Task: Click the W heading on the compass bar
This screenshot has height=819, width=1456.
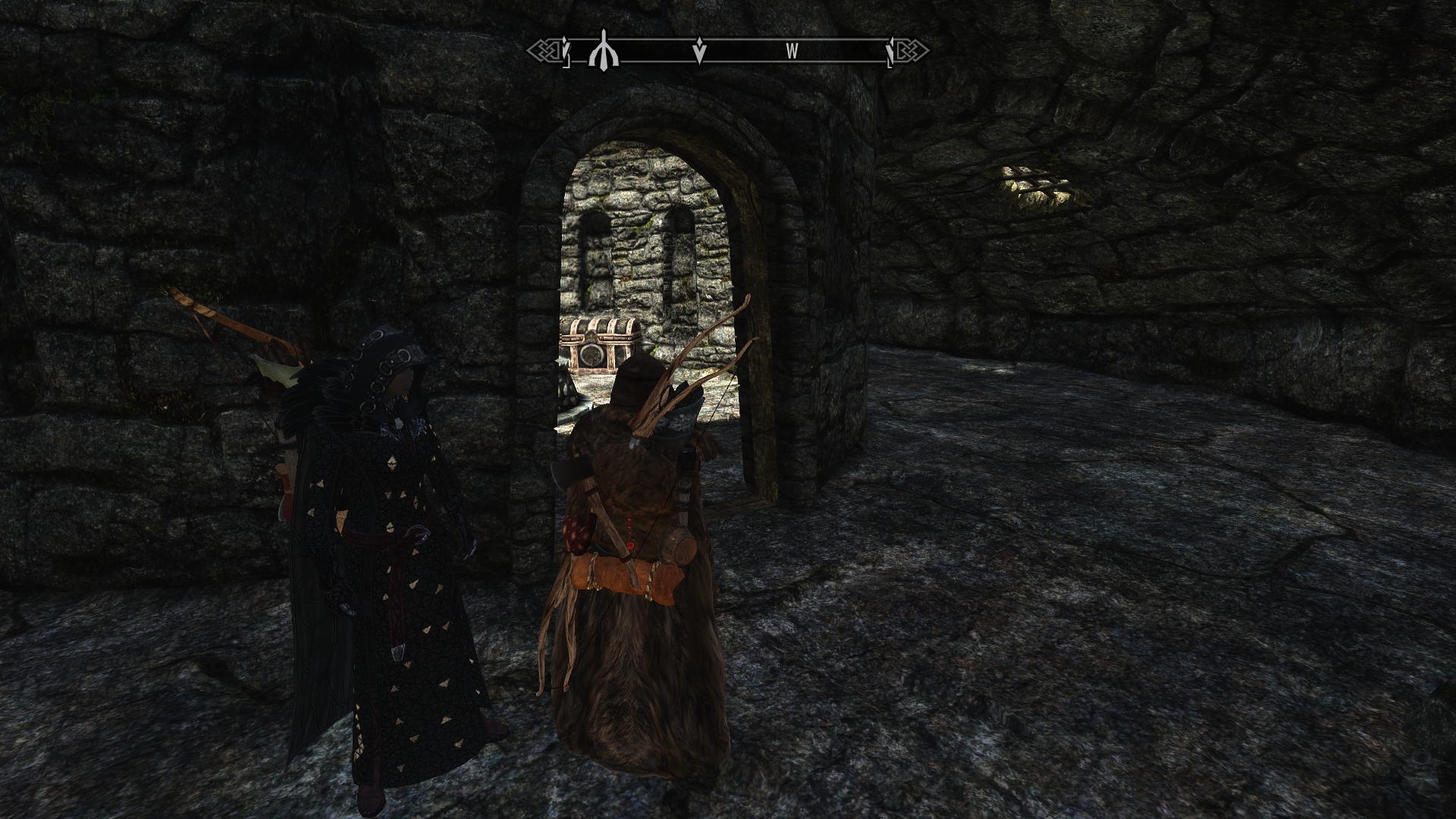Action: (792, 52)
